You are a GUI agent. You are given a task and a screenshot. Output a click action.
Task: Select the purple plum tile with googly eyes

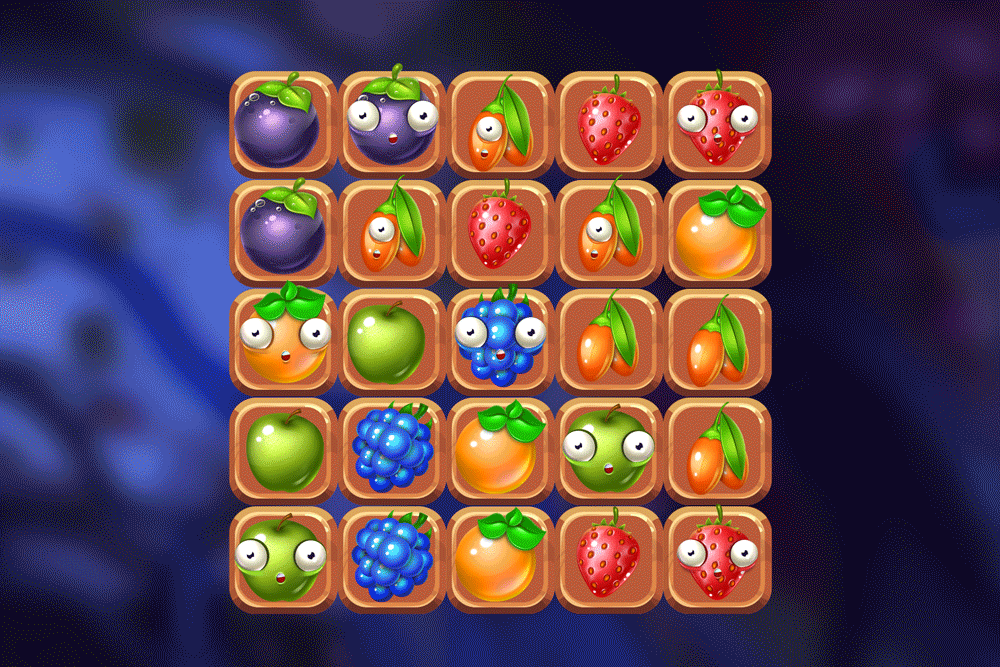[x=392, y=124]
